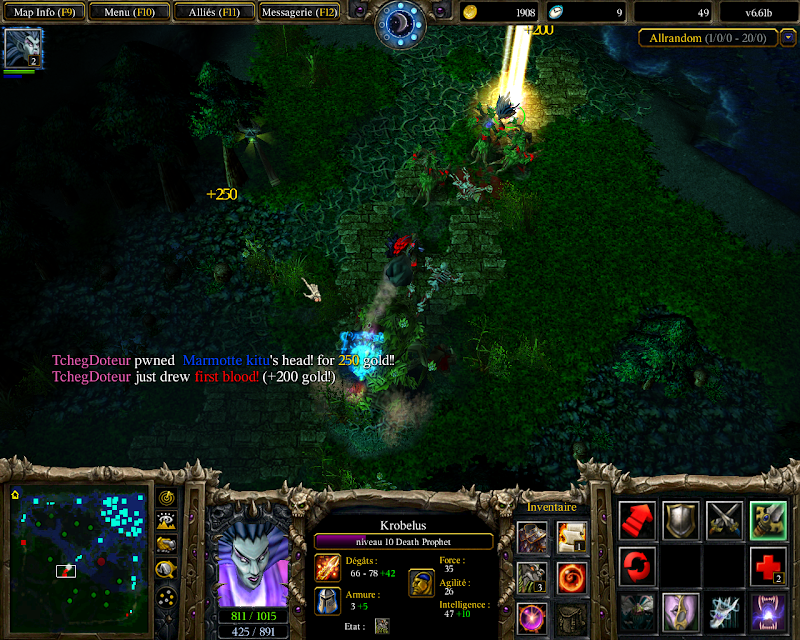Open the Messagerie (F12) chat log
Screen dimensions: 800x640
tap(299, 12)
